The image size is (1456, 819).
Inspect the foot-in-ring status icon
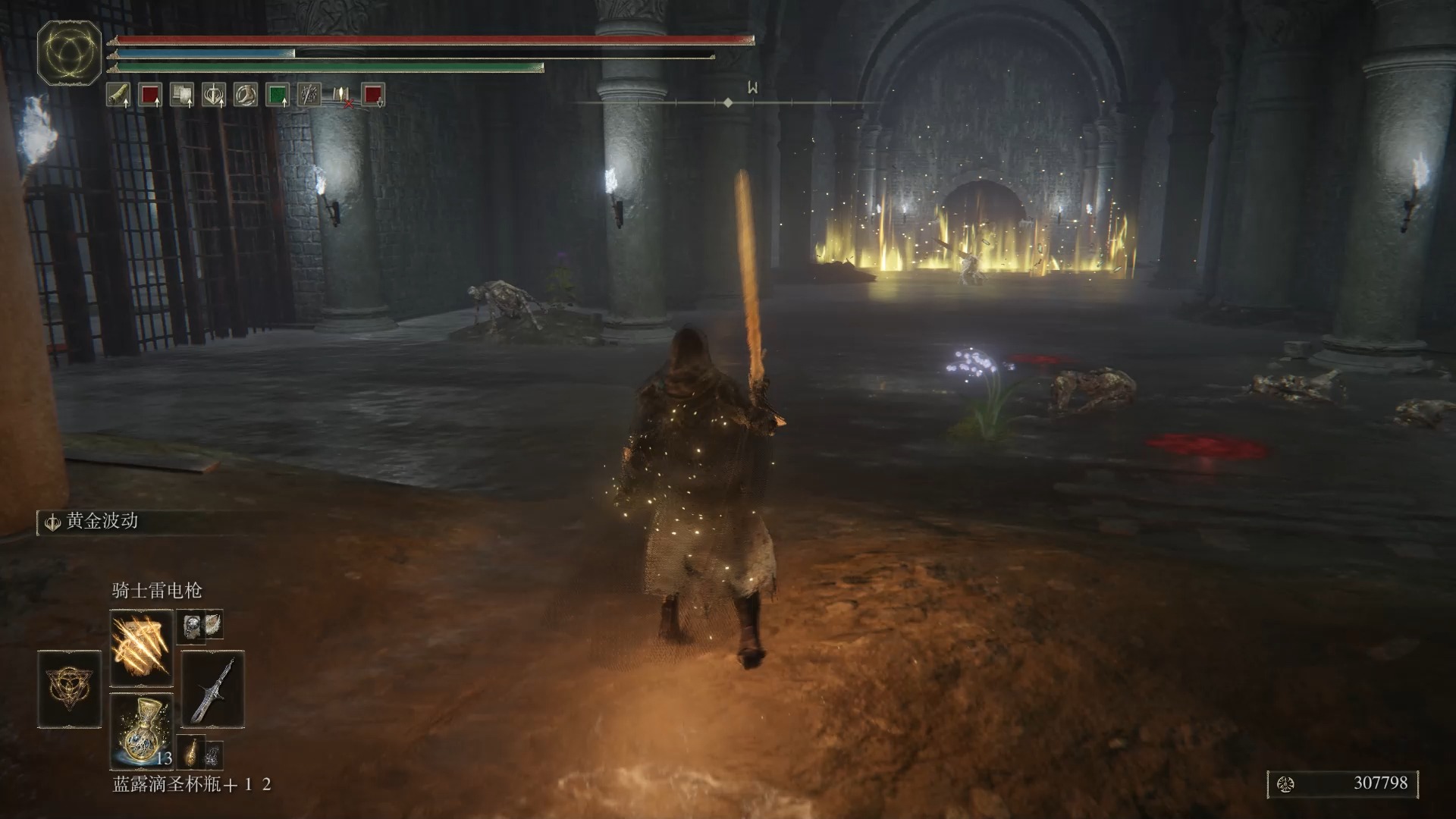pos(245,95)
